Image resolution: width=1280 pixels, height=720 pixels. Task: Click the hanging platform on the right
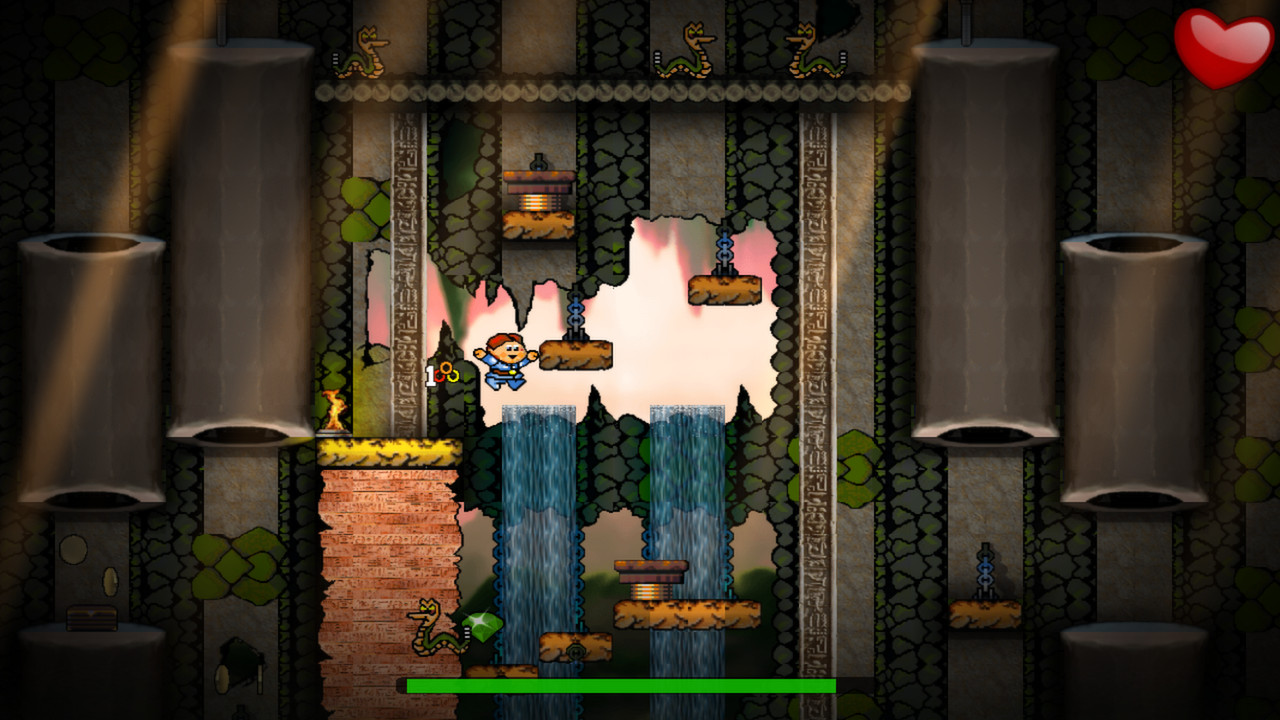[x=724, y=290]
